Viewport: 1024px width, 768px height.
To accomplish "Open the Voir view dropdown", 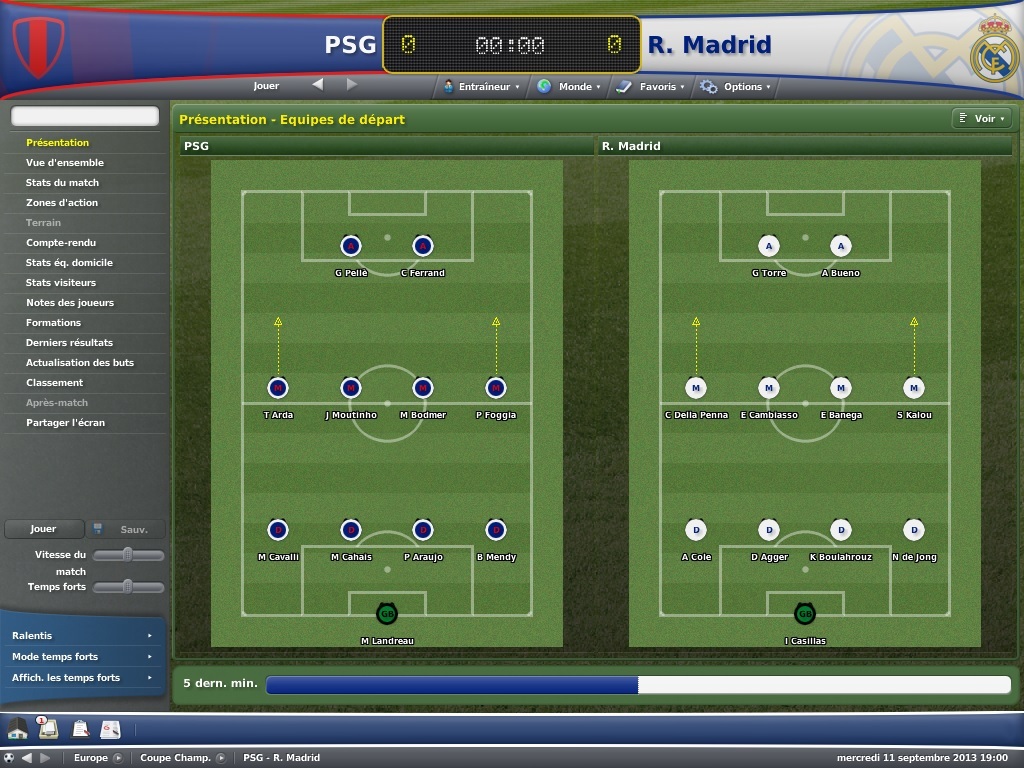I will [x=981, y=119].
